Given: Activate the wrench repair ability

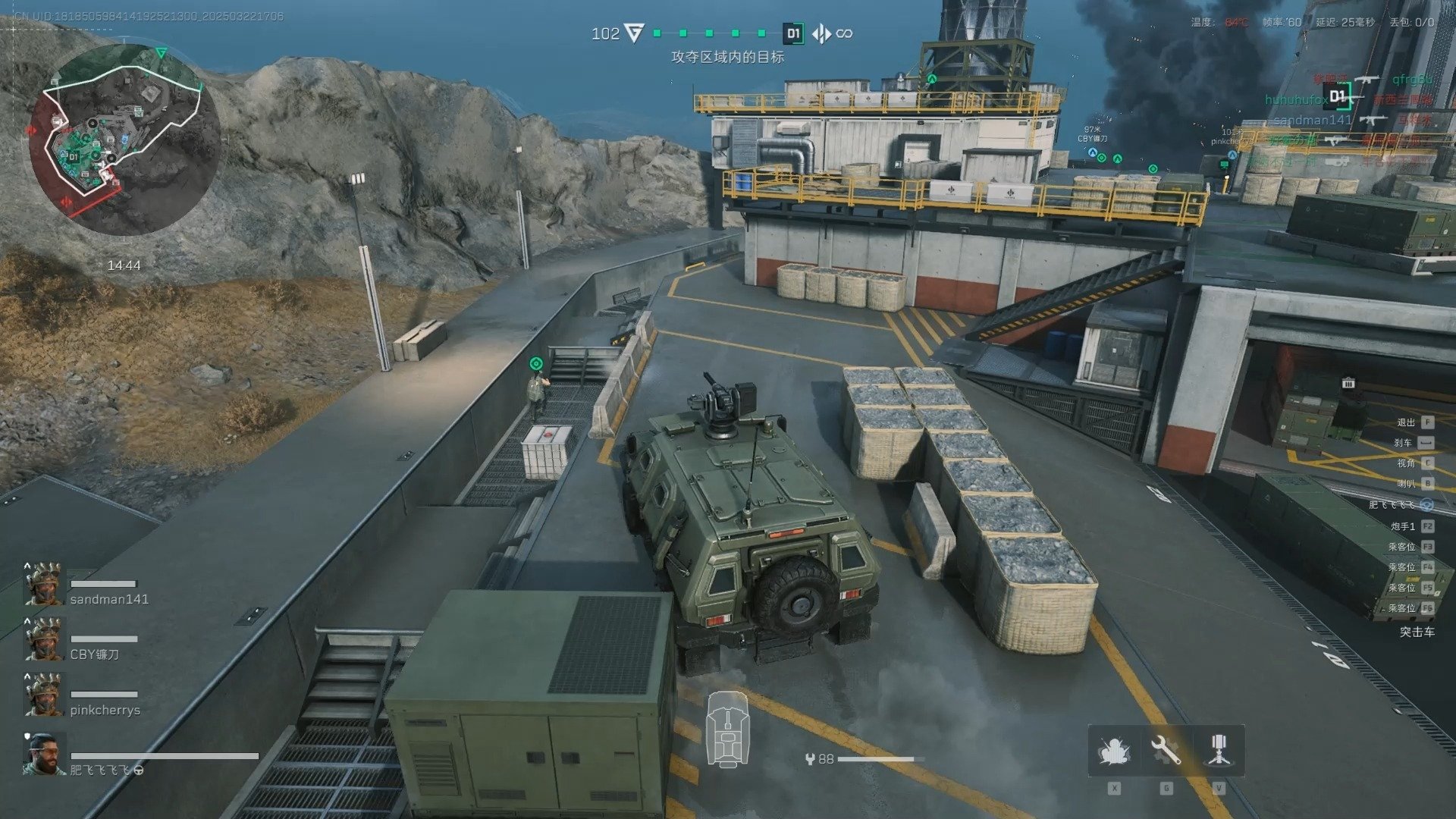Looking at the screenshot, I should tap(1166, 751).
